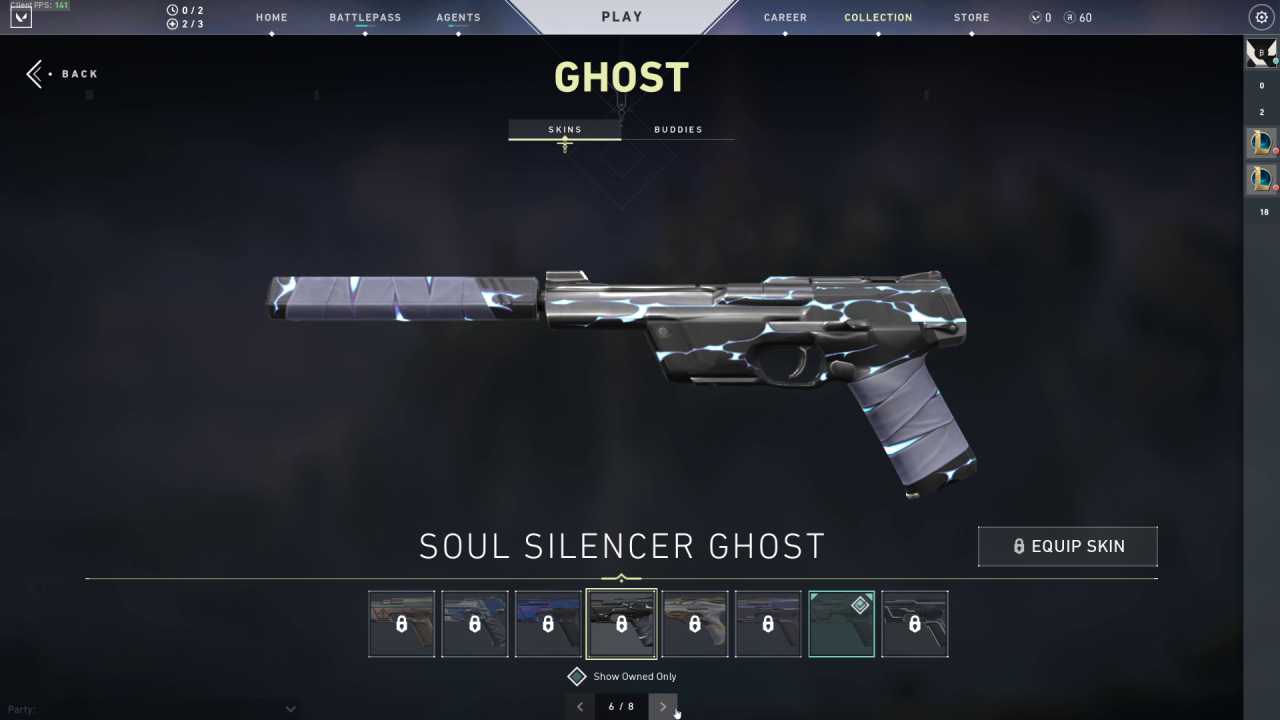Navigate to CAREER in the top bar
The width and height of the screenshot is (1280, 720).
[x=785, y=17]
